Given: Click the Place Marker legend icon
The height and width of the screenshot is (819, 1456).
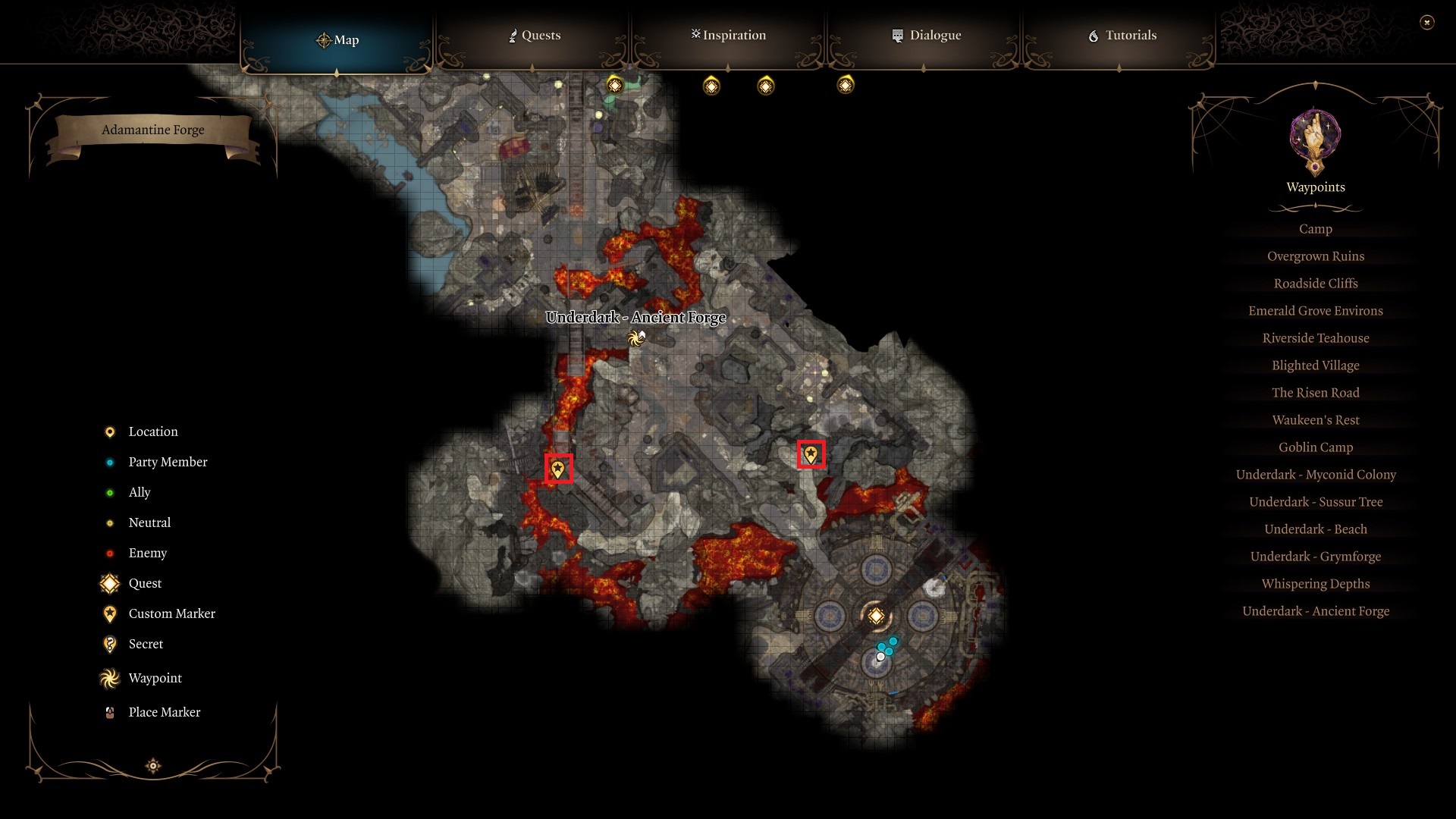Looking at the screenshot, I should tap(109, 711).
